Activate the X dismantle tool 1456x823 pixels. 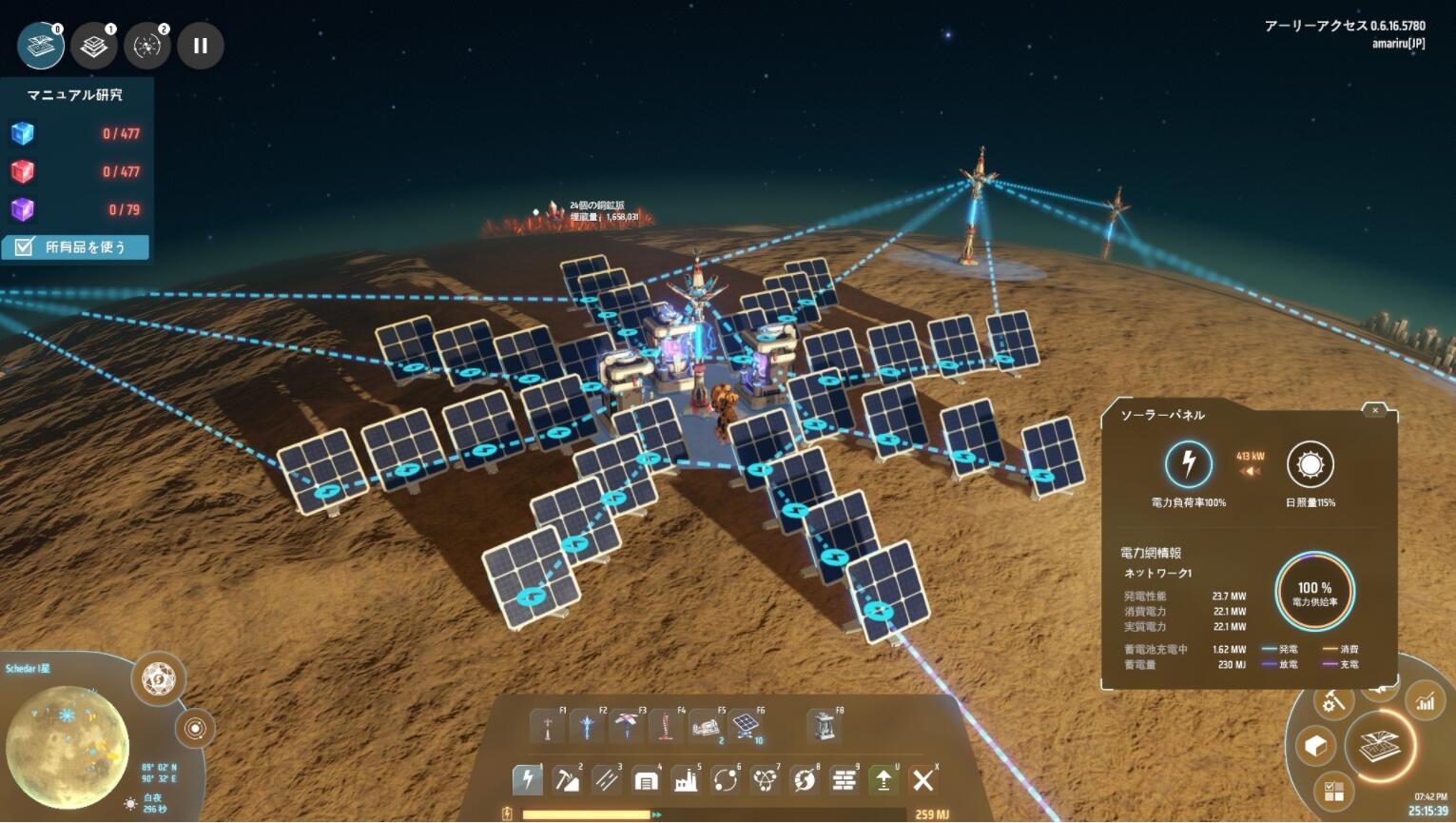(x=922, y=780)
